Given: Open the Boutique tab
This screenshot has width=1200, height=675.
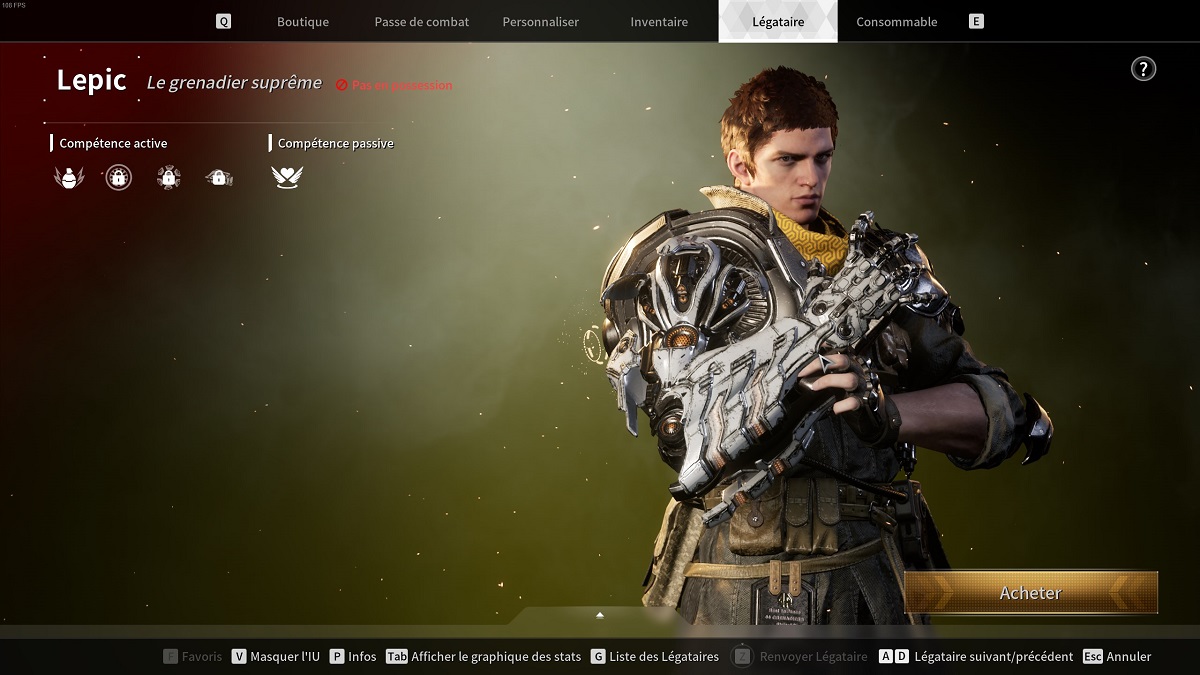Looking at the screenshot, I should pos(302,22).
